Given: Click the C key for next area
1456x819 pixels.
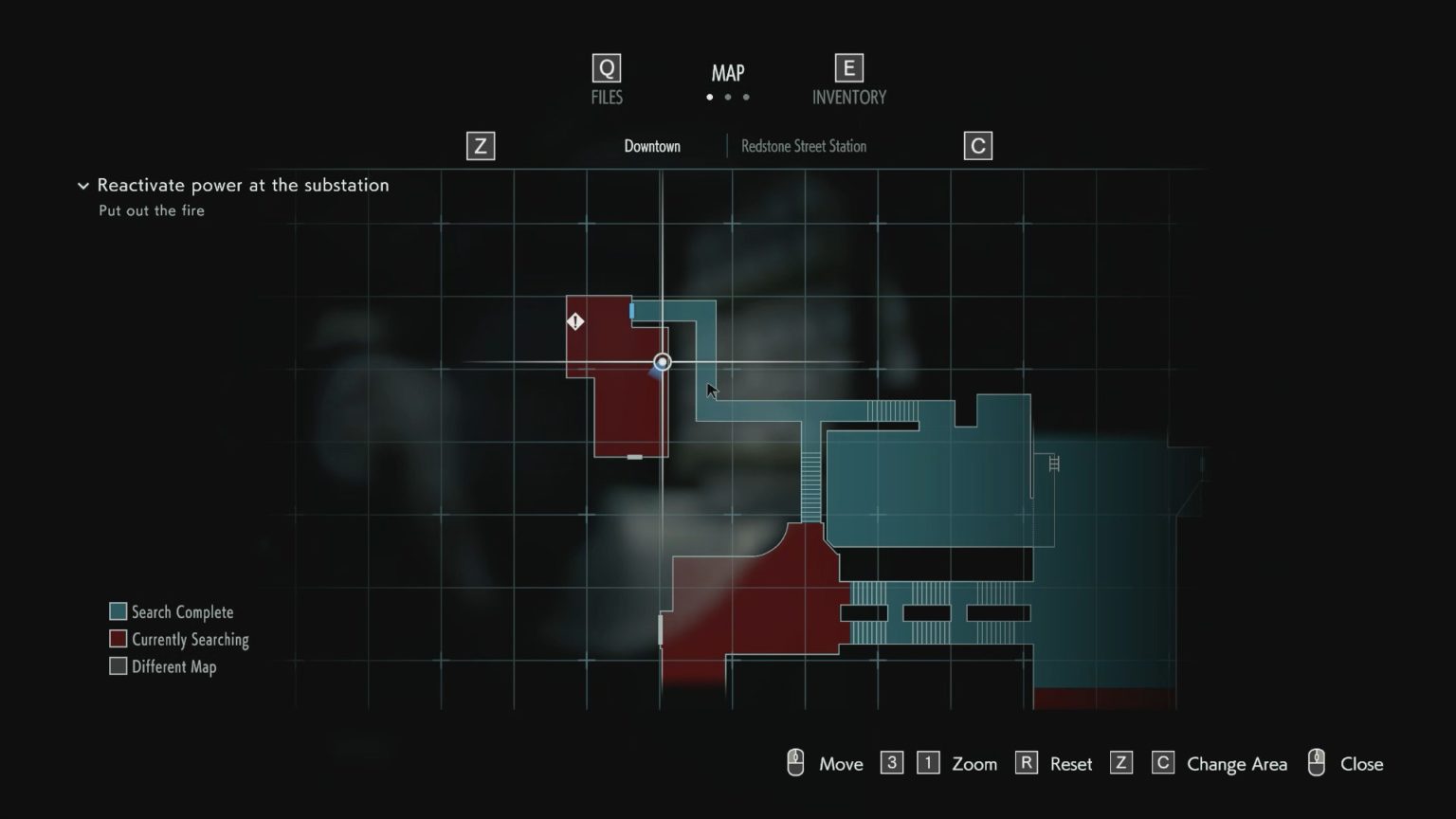Looking at the screenshot, I should pos(977,145).
